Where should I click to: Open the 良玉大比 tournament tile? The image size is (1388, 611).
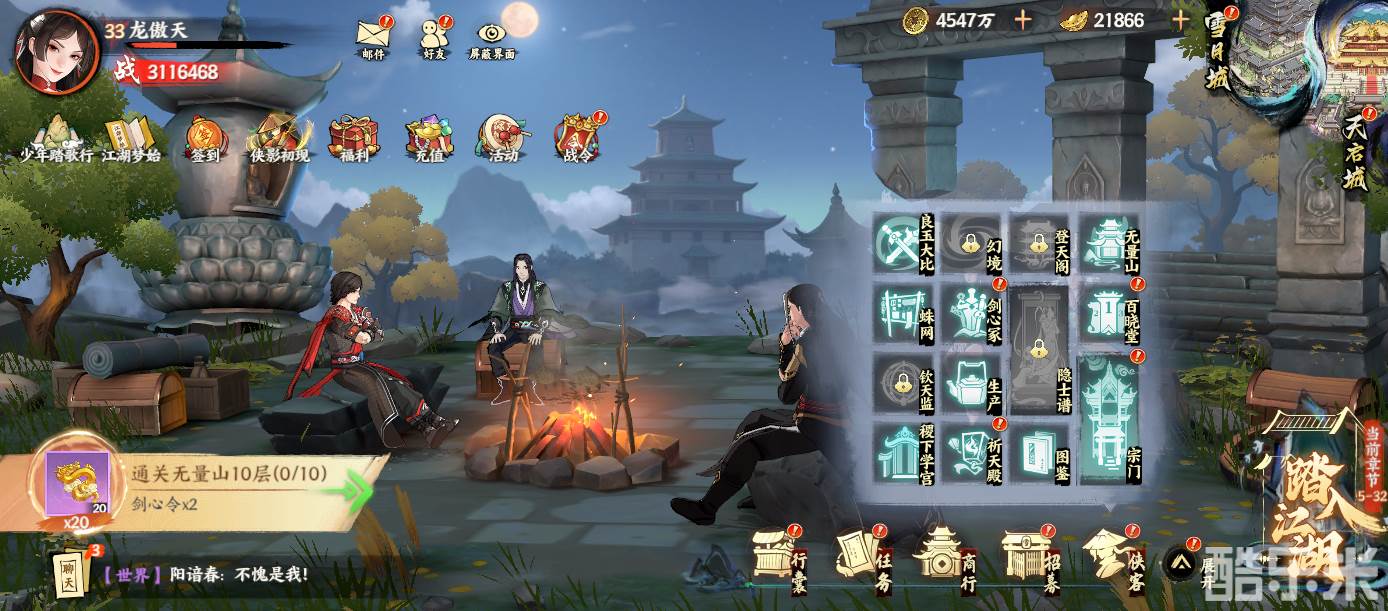click(904, 243)
